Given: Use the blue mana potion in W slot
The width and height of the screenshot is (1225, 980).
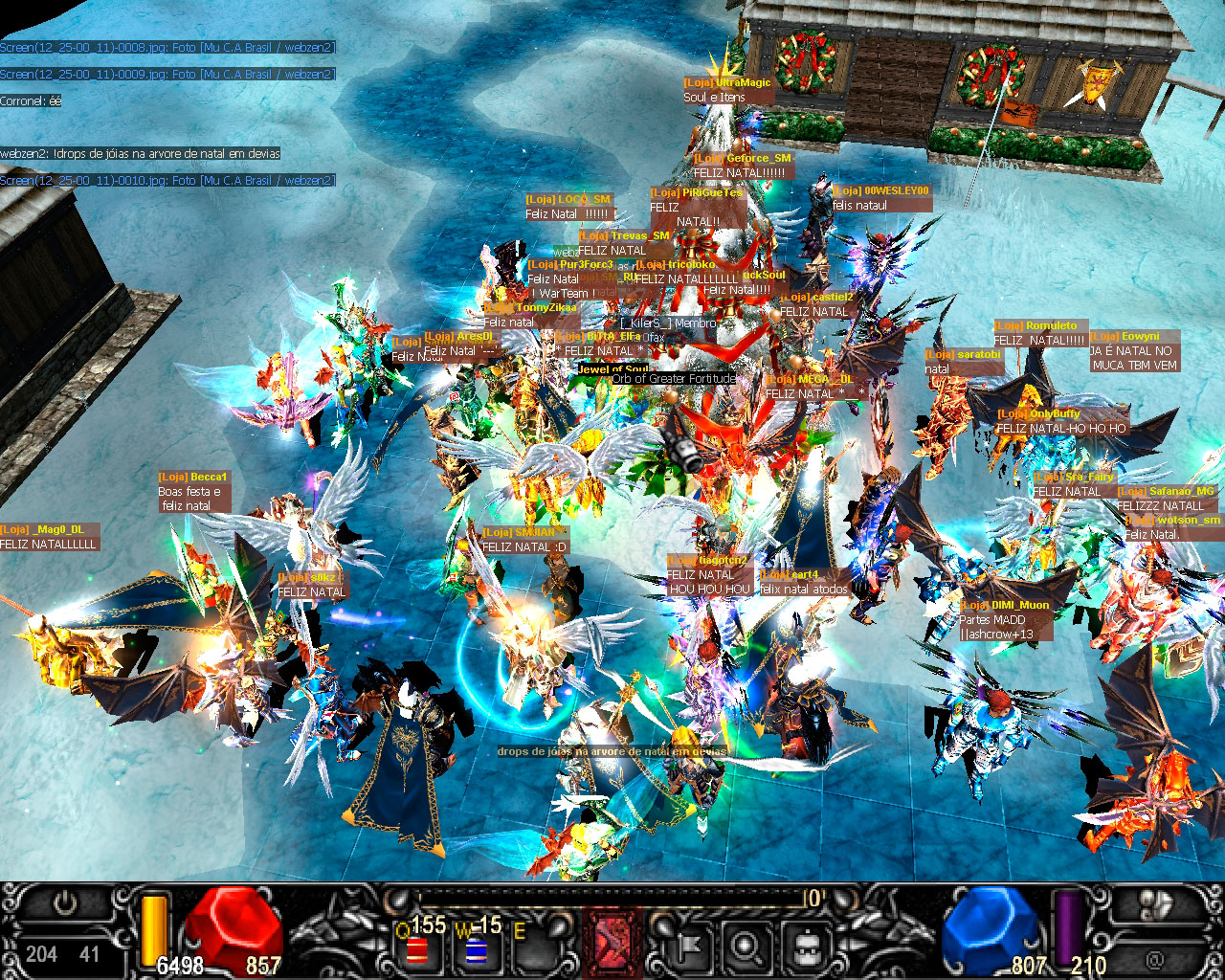Looking at the screenshot, I should point(476,949).
